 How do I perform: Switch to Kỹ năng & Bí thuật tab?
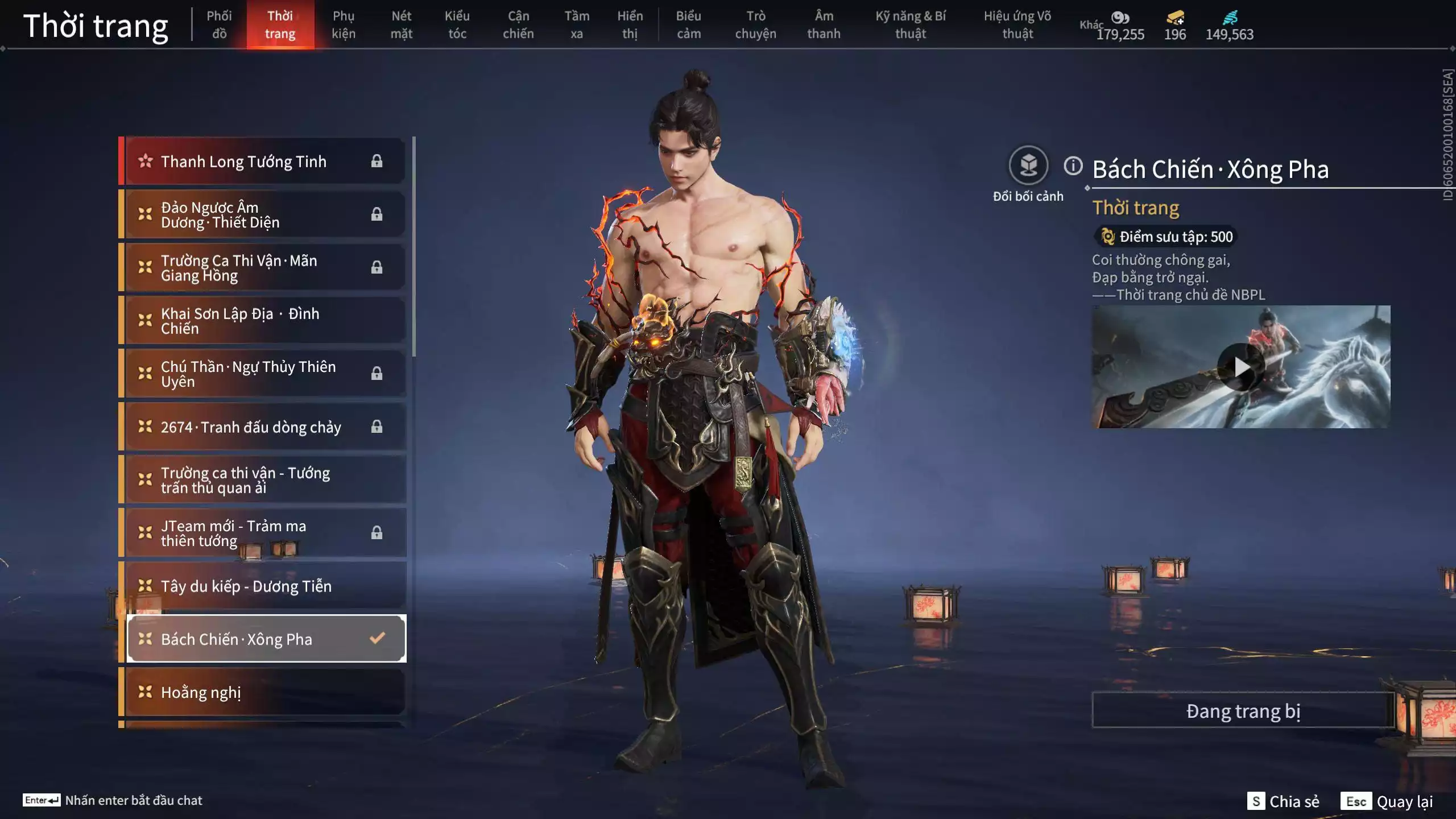coord(911,25)
